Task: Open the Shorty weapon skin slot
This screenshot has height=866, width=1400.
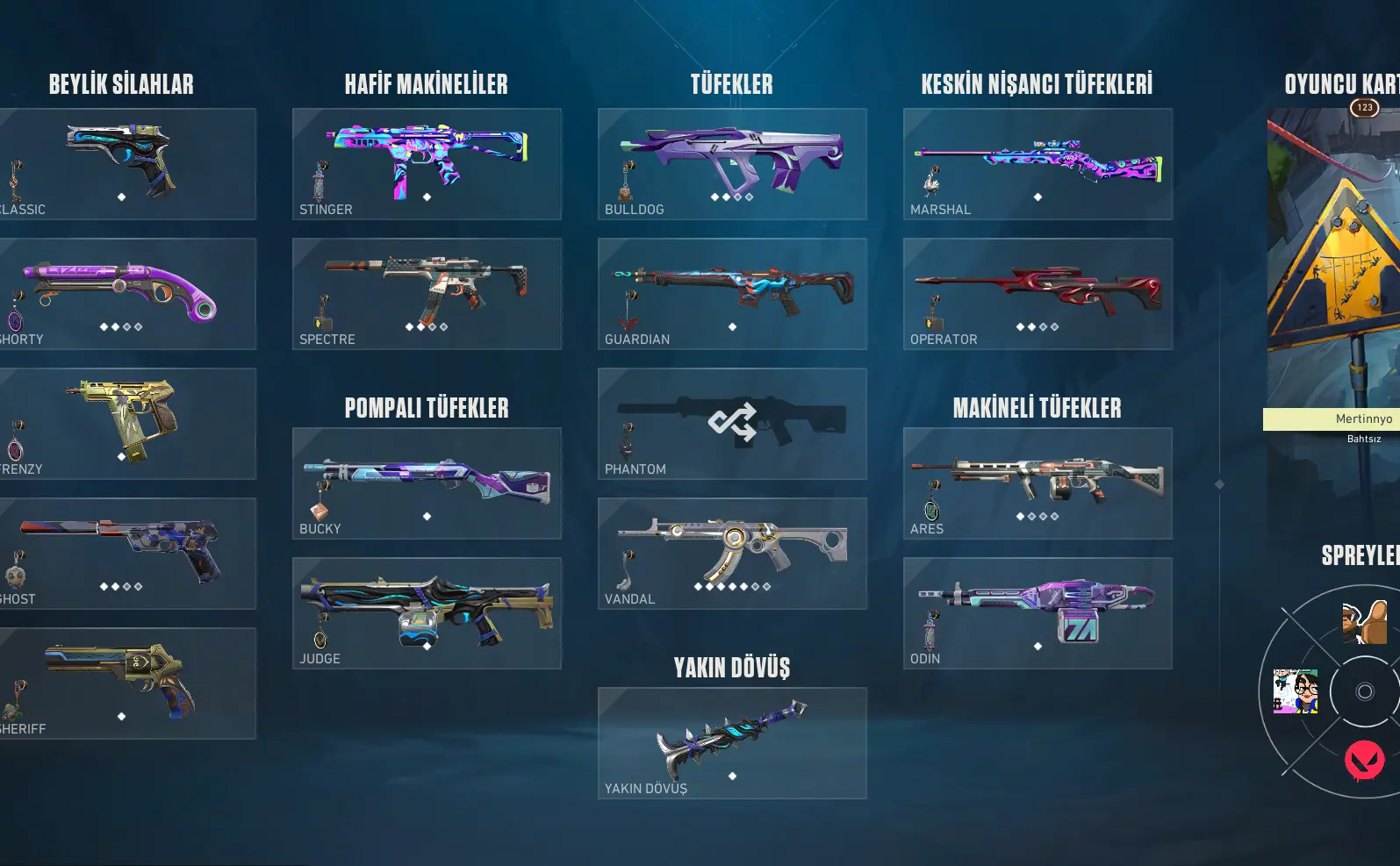Action: click(x=123, y=294)
